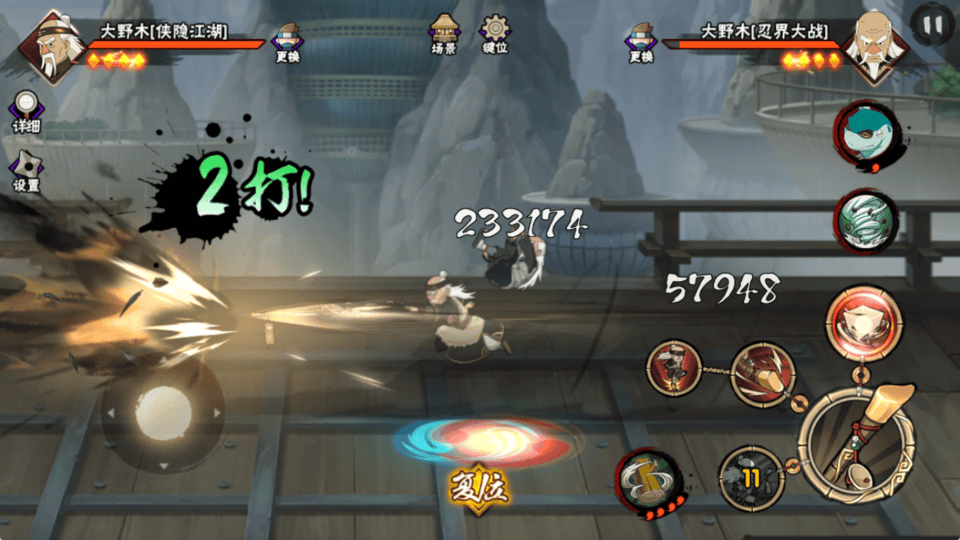Trigger the tornado ninja scroll skill

[866, 219]
